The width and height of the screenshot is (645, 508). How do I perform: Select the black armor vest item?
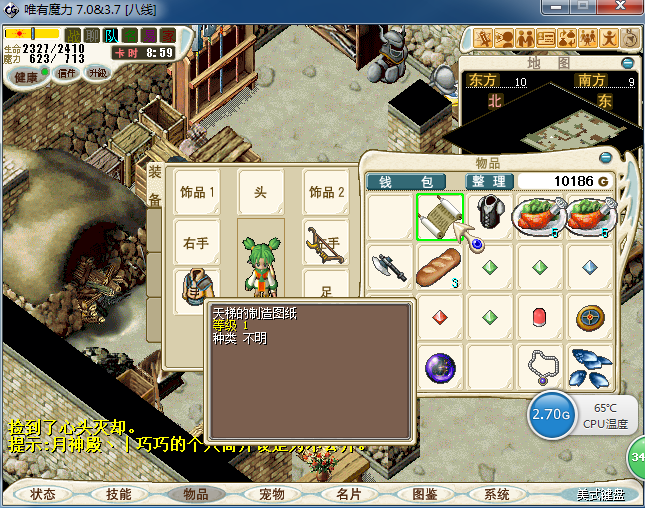pos(490,216)
